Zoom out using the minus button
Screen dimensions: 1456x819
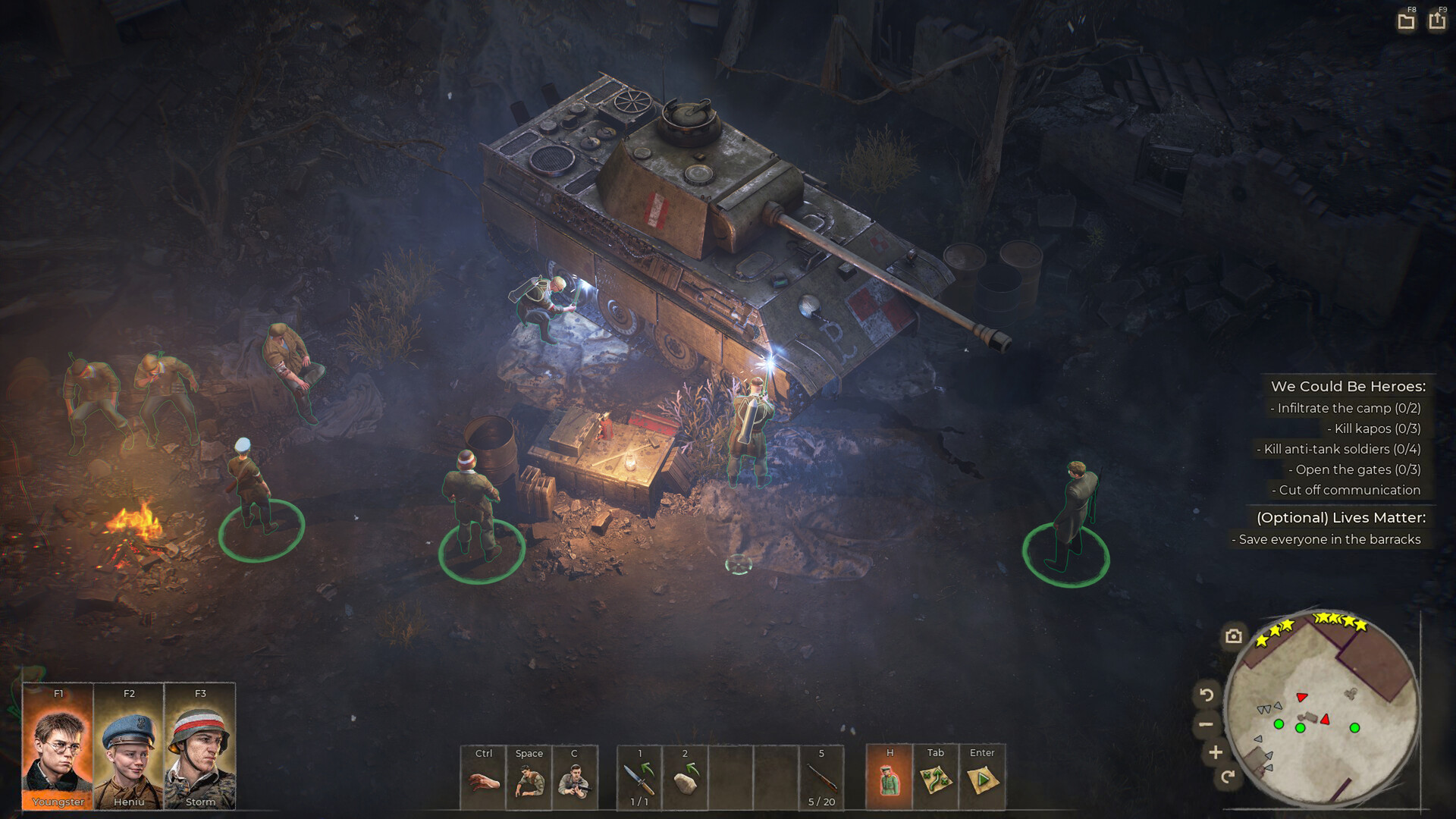click(1206, 724)
